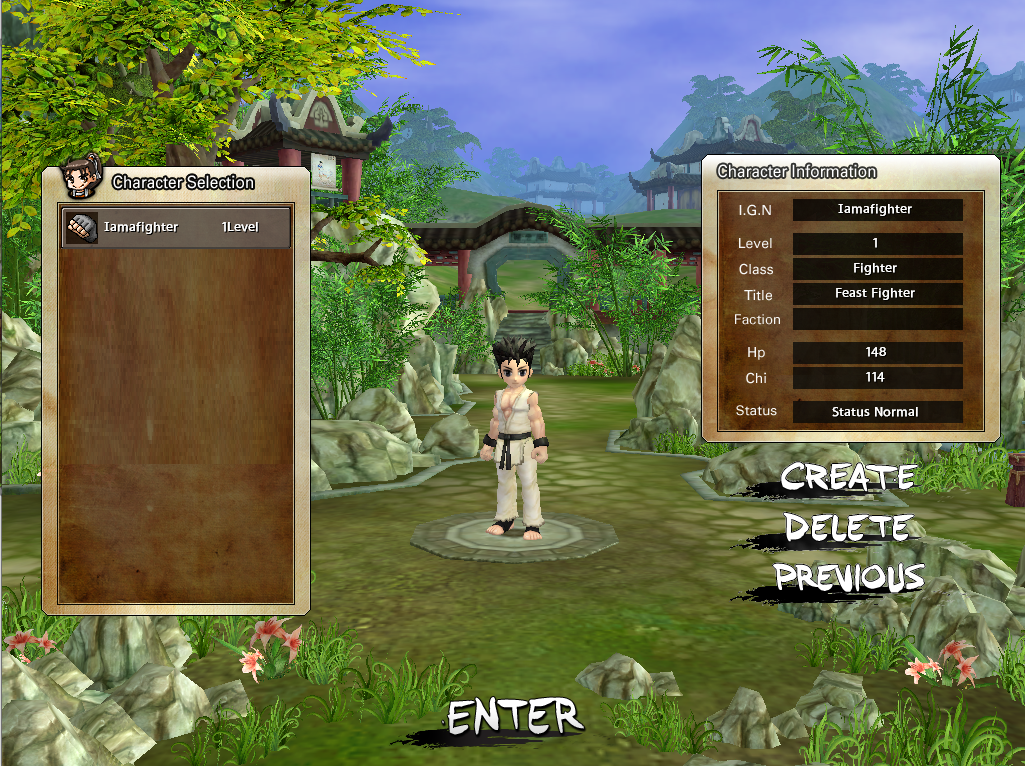Enter the game with selected character

click(514, 717)
